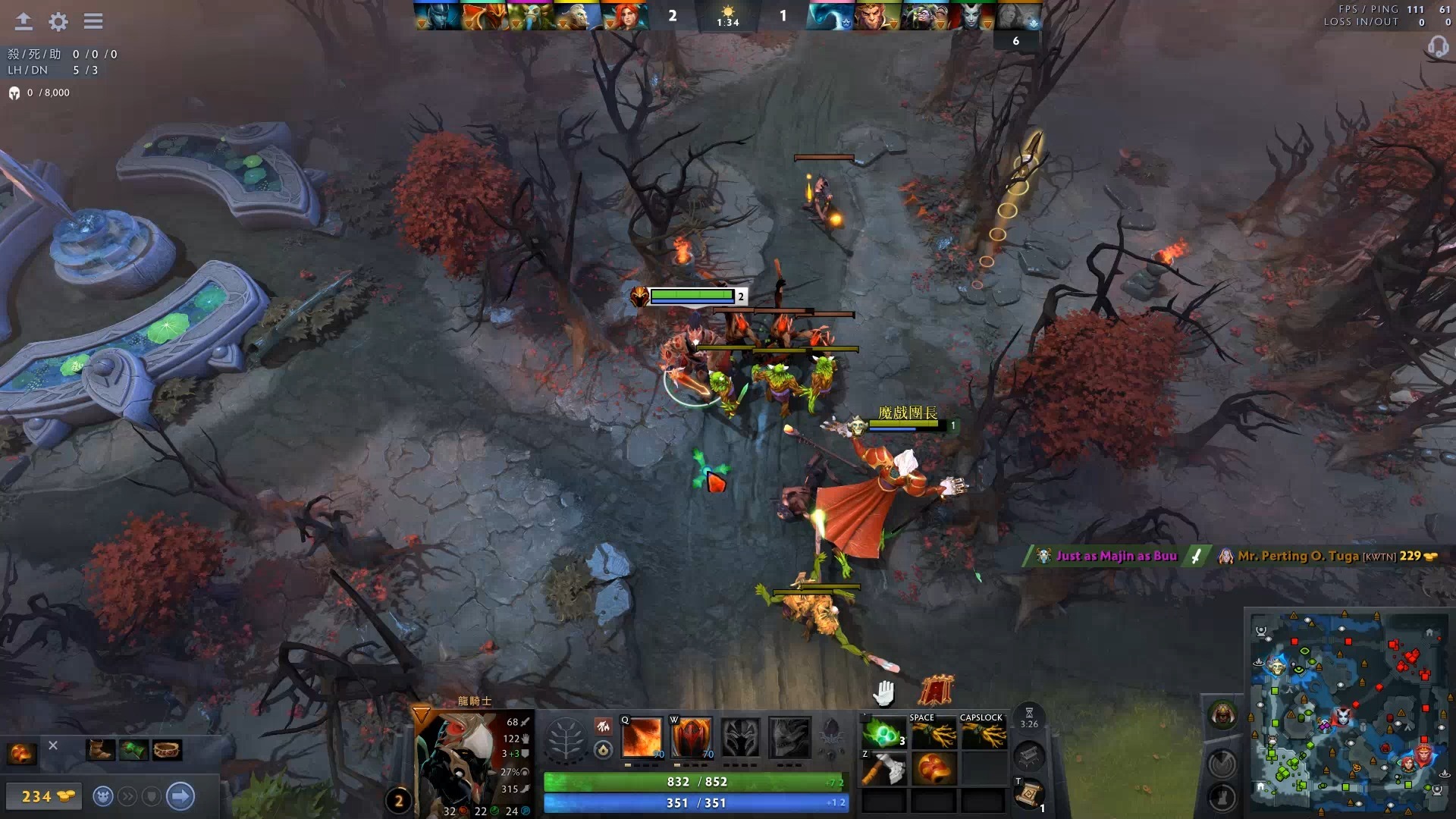The image size is (1456, 819).
Task: Dismiss the quickbuy item with the X
Action: (x=52, y=745)
